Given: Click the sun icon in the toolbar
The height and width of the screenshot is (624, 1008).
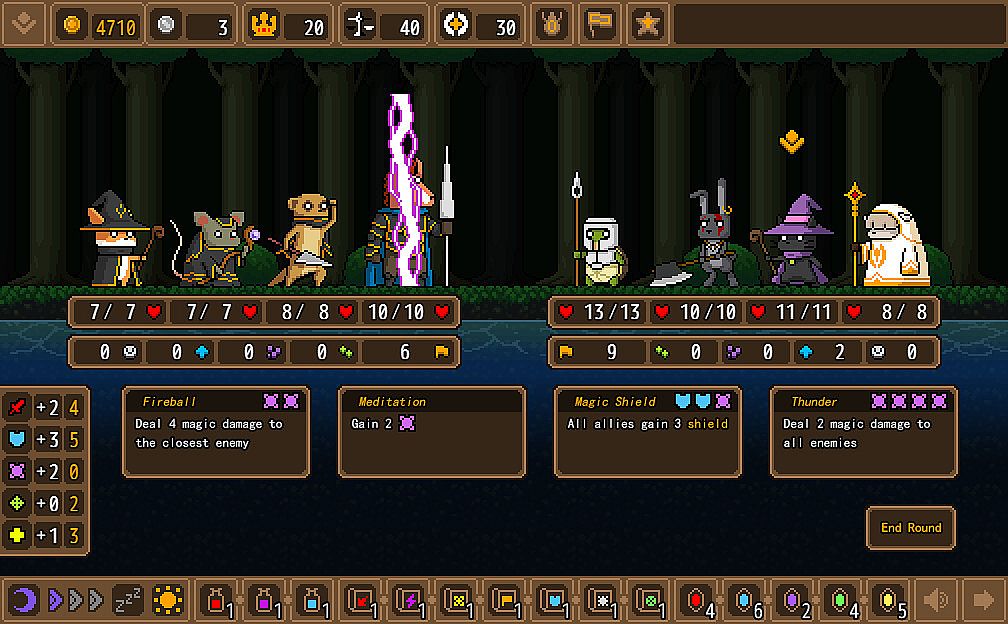Looking at the screenshot, I should (x=168, y=600).
